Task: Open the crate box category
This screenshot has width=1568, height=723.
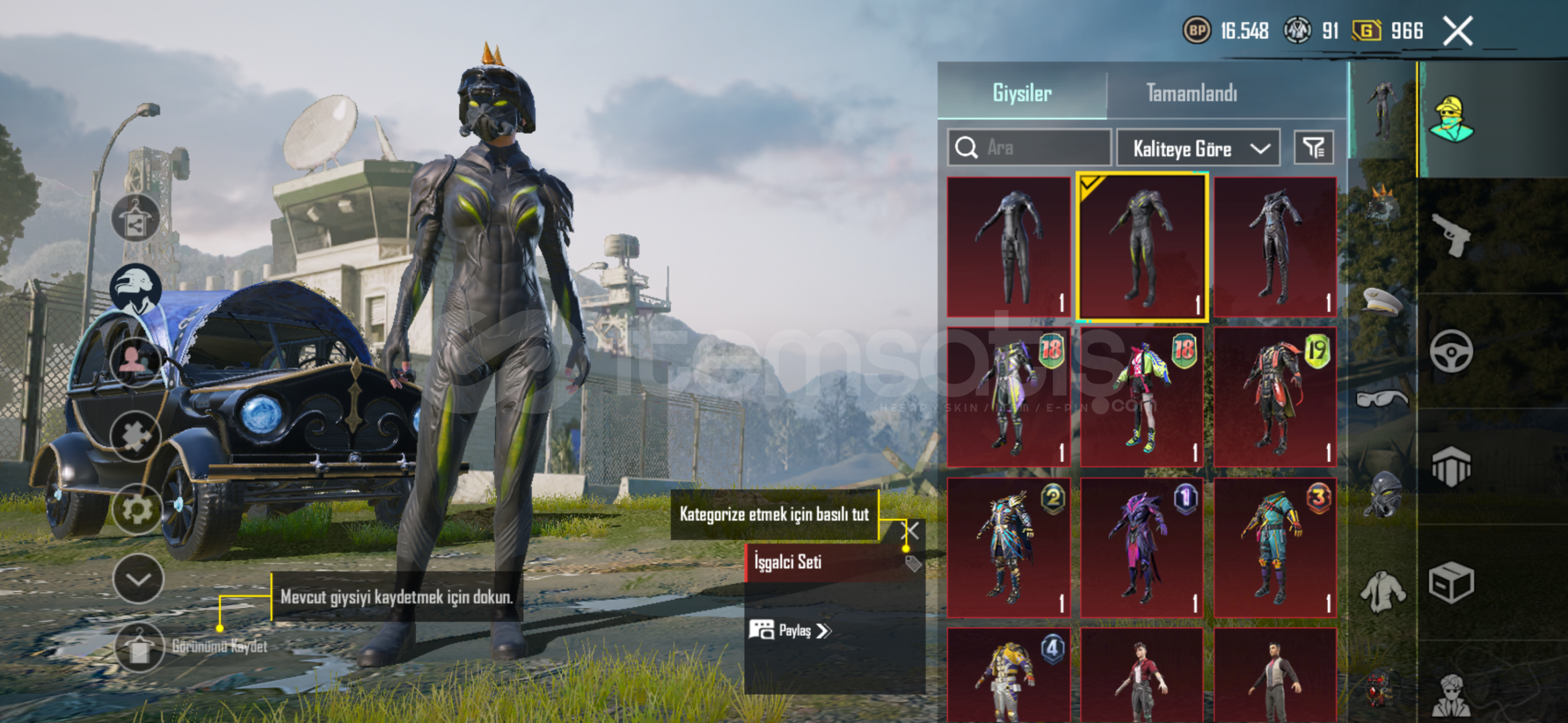Action: pyautogui.click(x=1451, y=582)
